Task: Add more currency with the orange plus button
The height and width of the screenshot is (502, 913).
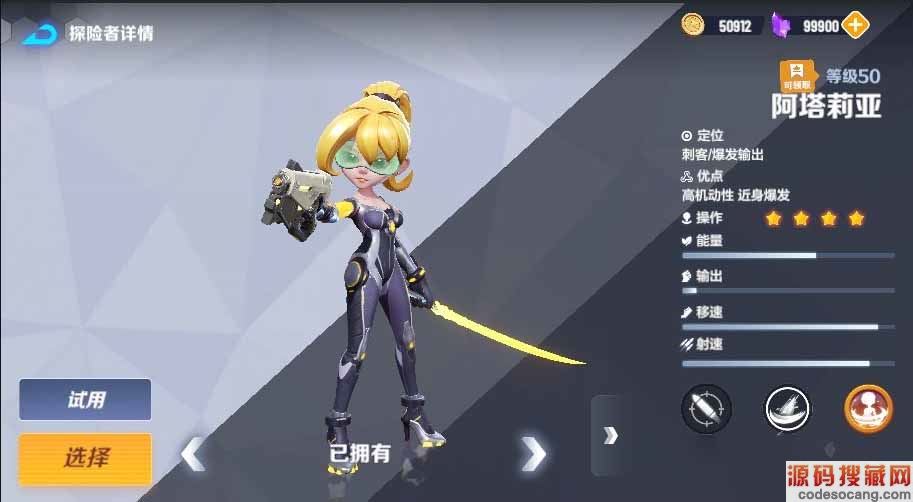Action: click(855, 26)
